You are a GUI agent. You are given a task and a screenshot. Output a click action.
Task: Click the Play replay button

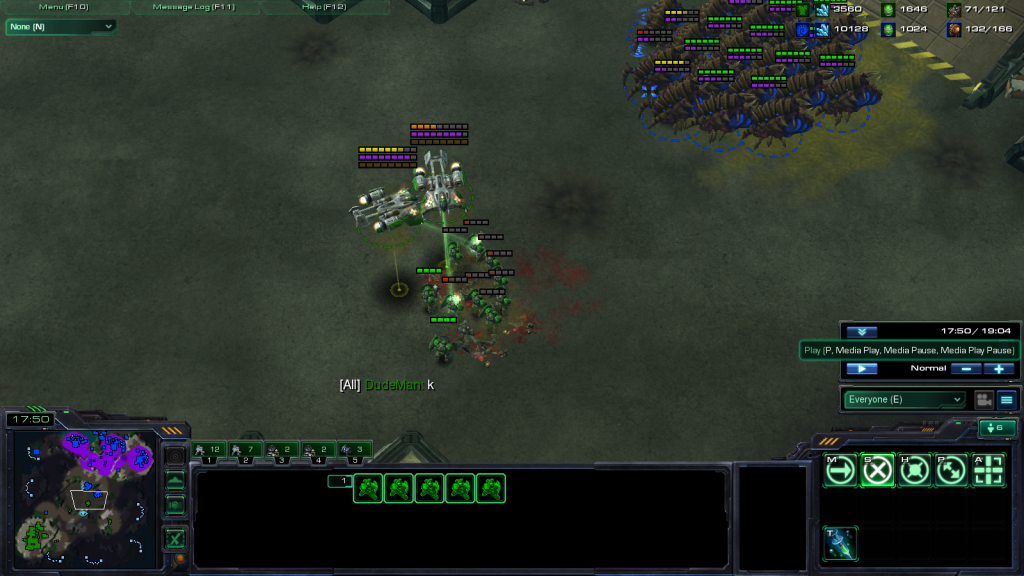click(x=861, y=369)
